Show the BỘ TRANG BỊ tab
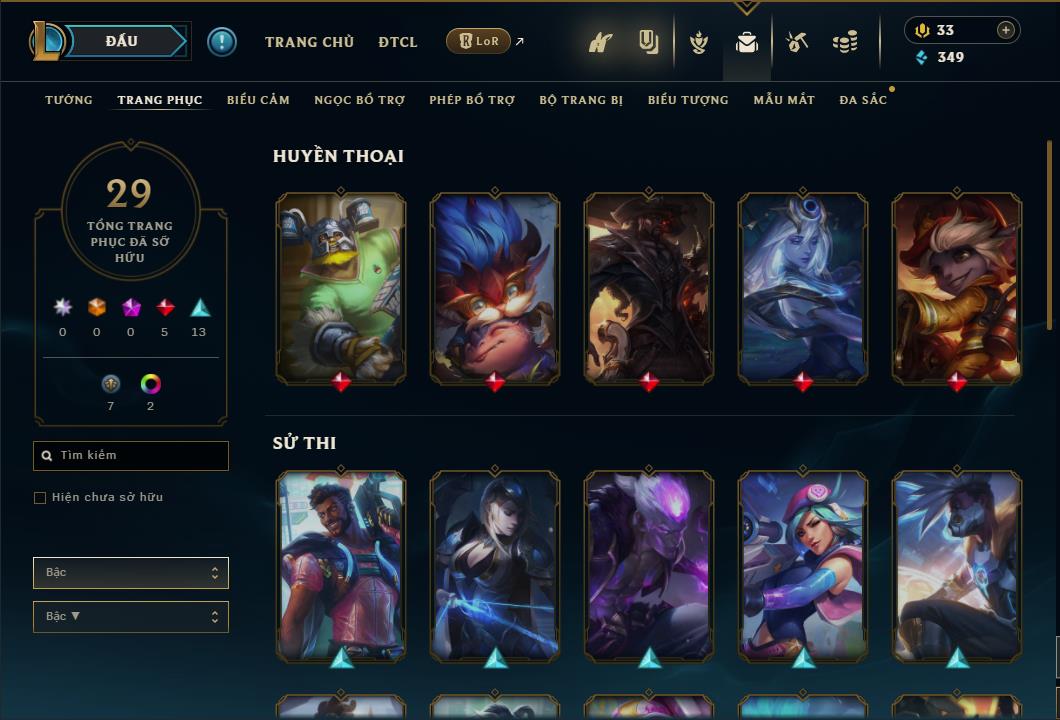 [581, 100]
